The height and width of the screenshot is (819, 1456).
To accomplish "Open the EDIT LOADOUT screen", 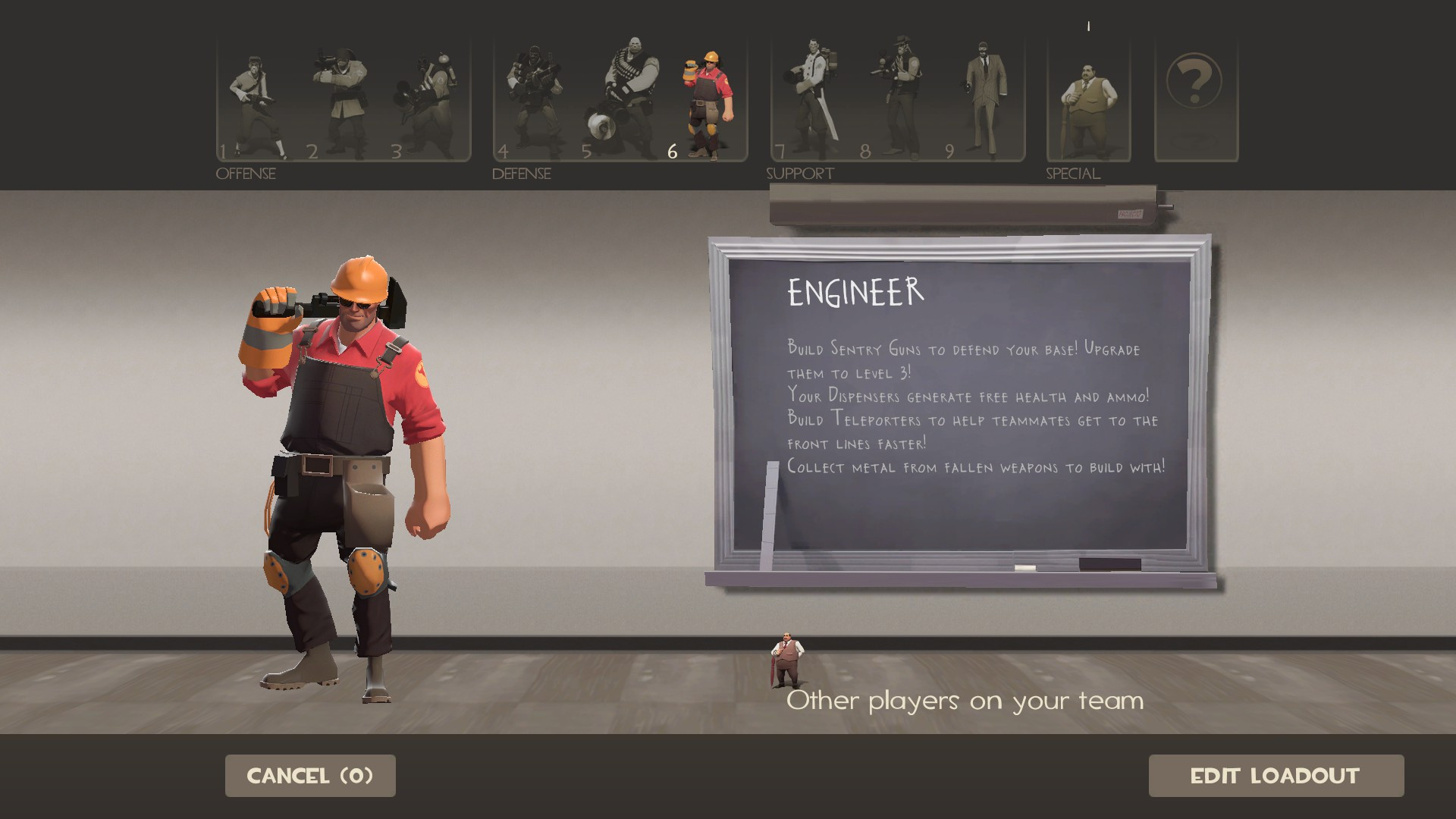I will click(1276, 776).
